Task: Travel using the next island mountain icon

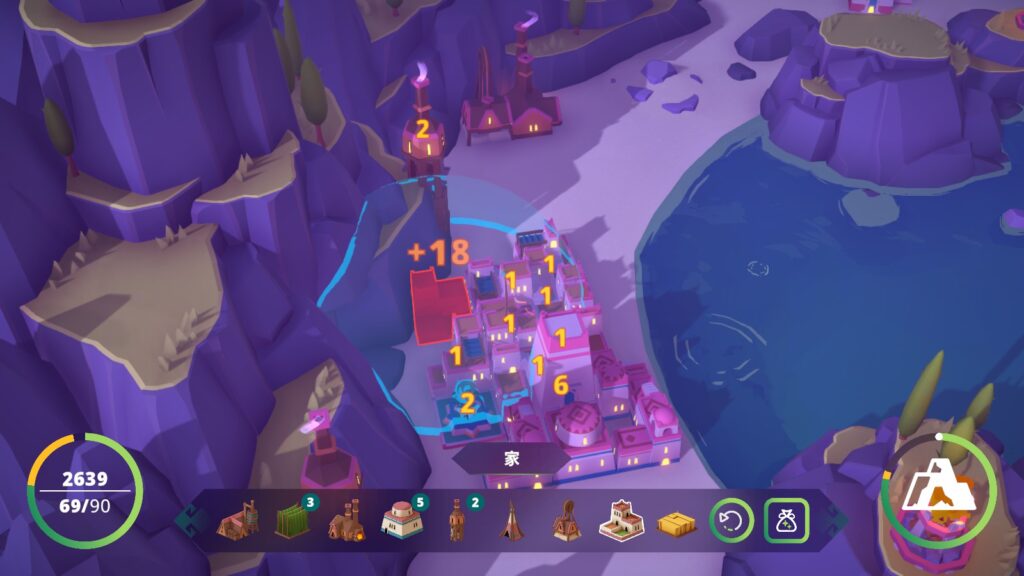Action: 936,491
